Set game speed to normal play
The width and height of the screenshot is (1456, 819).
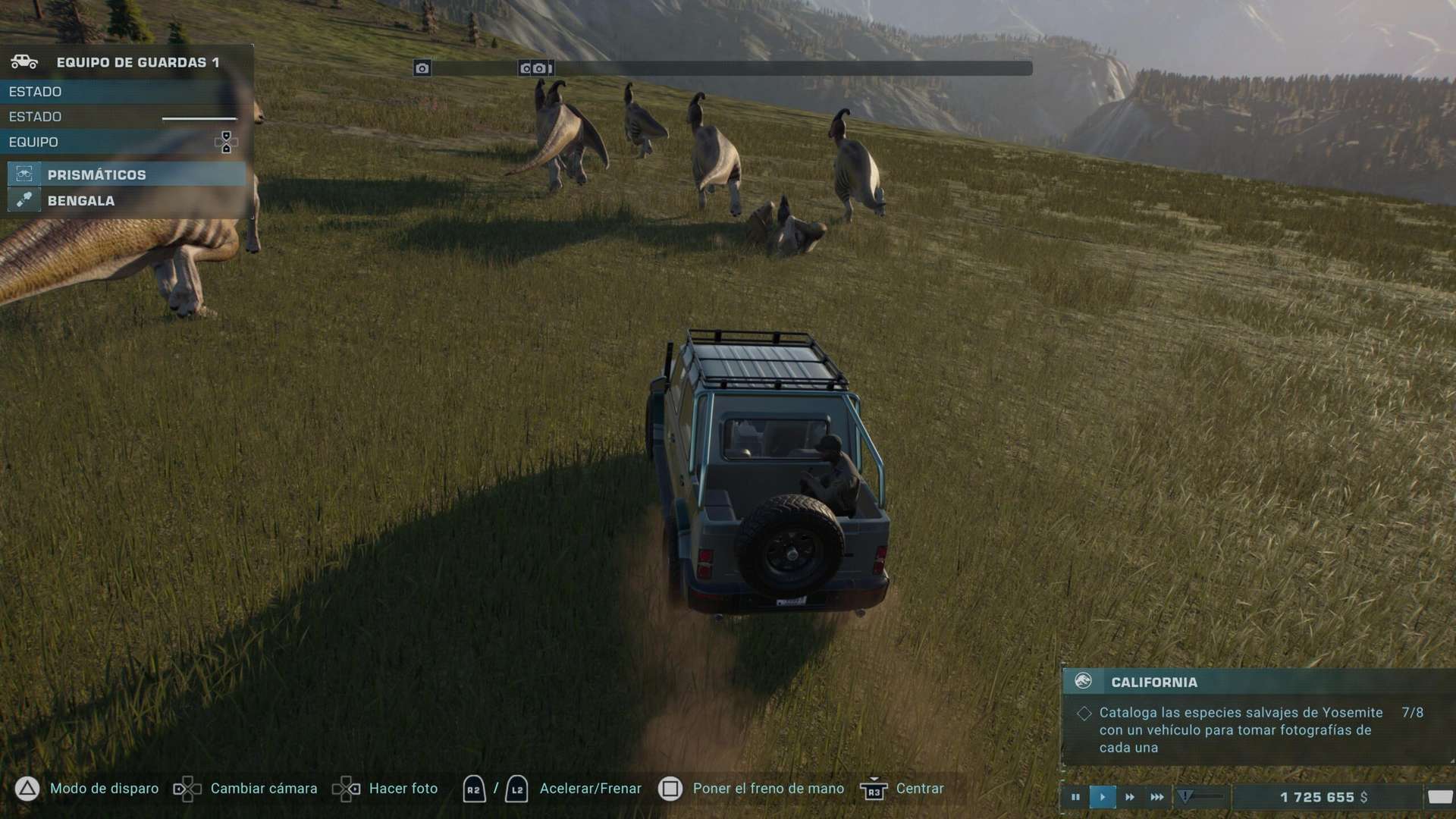[x=1102, y=797]
